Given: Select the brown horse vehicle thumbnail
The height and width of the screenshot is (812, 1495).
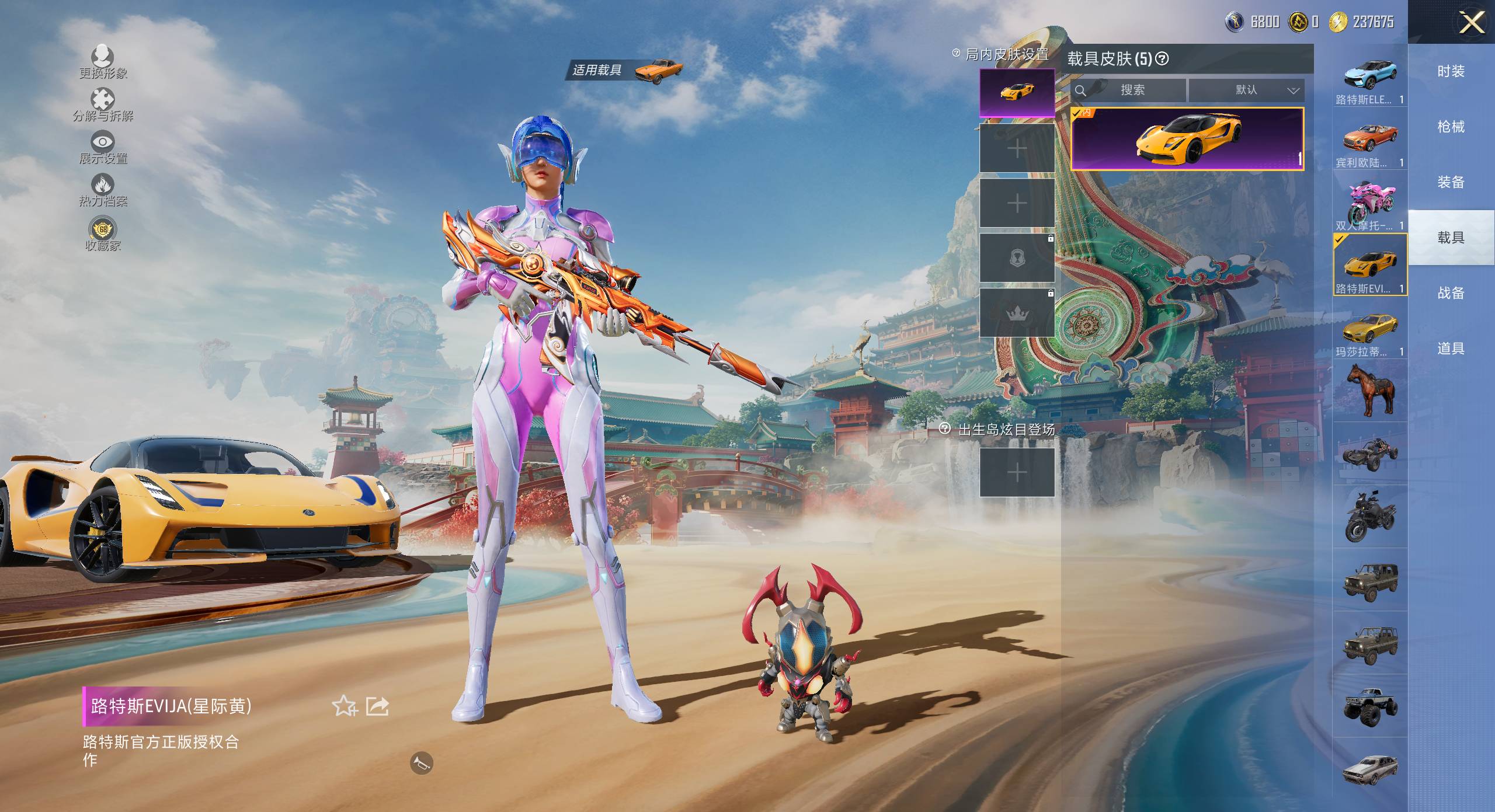Looking at the screenshot, I should 1369,390.
